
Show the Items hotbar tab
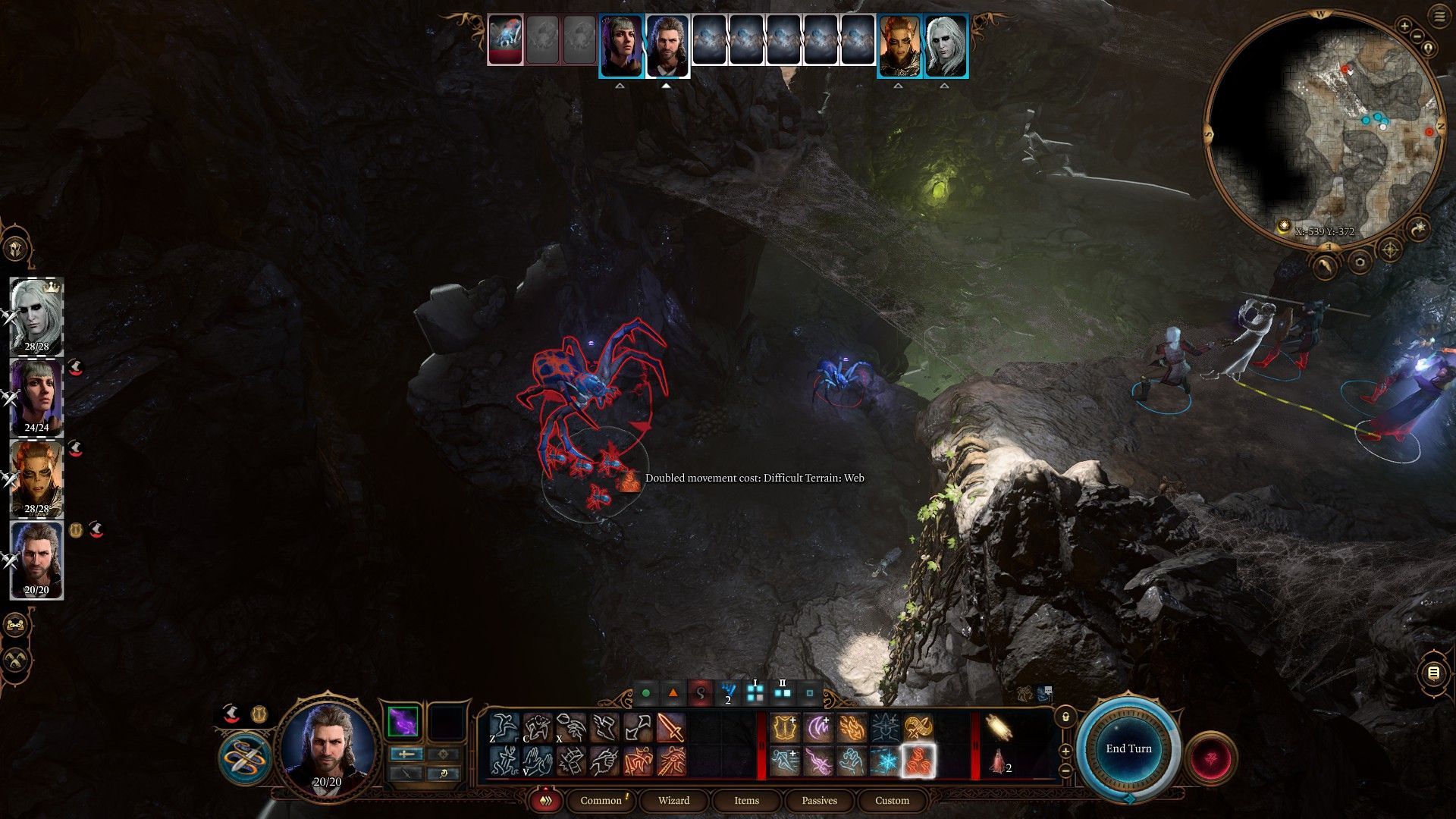point(746,800)
